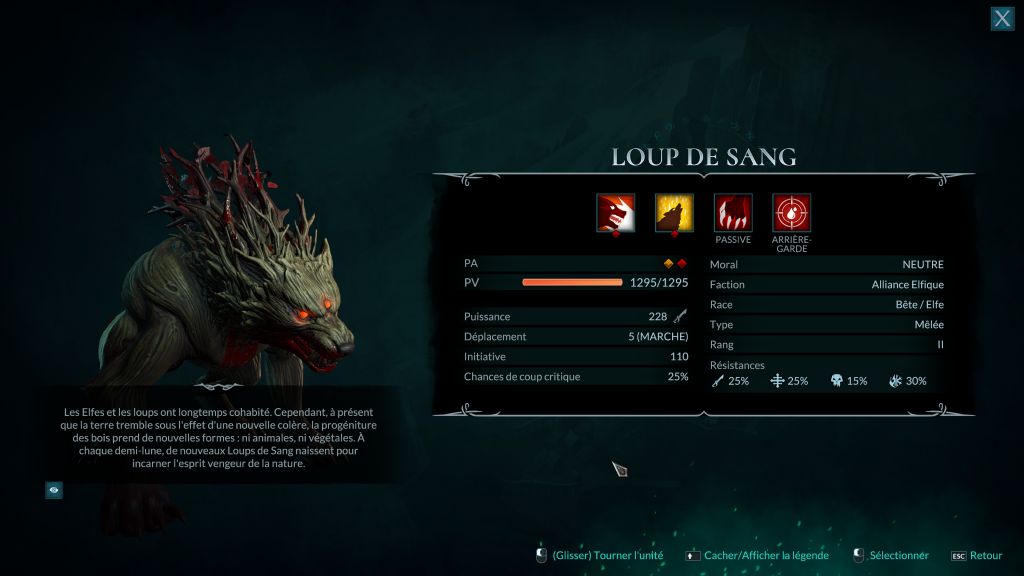Select the howling wolf ability icon

tap(674, 213)
